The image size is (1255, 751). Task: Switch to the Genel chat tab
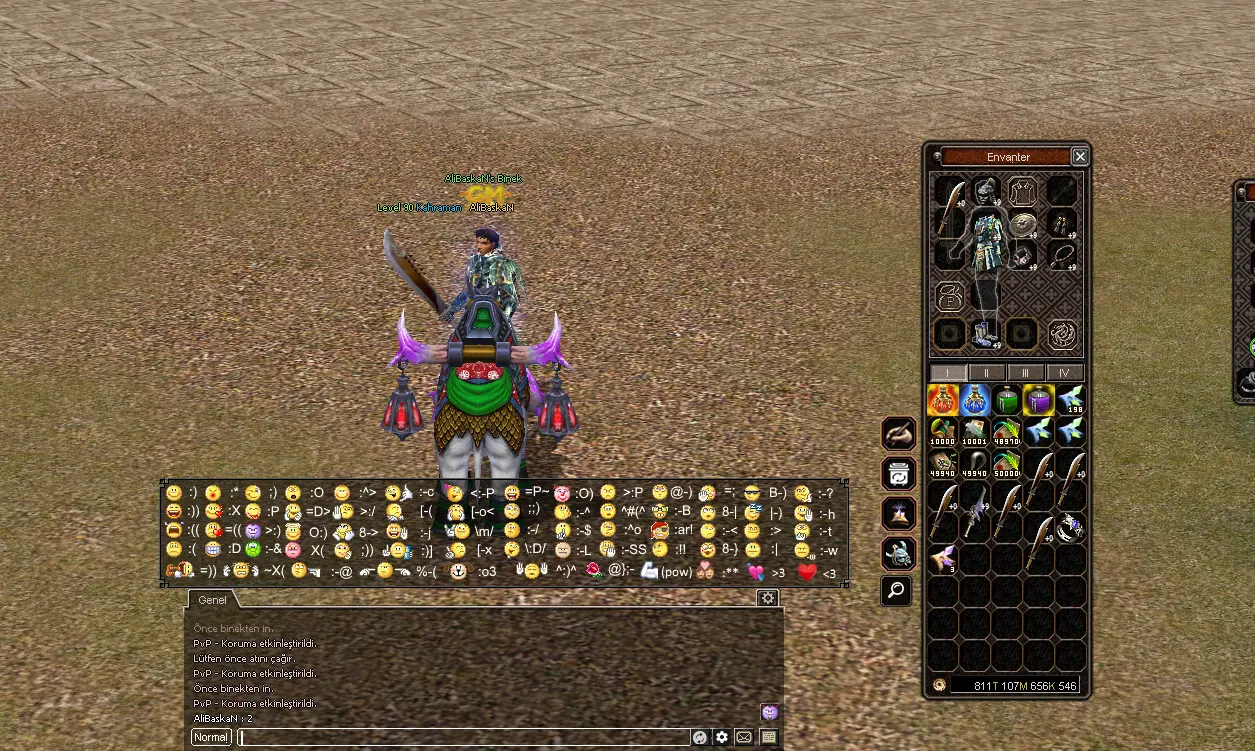tap(212, 600)
